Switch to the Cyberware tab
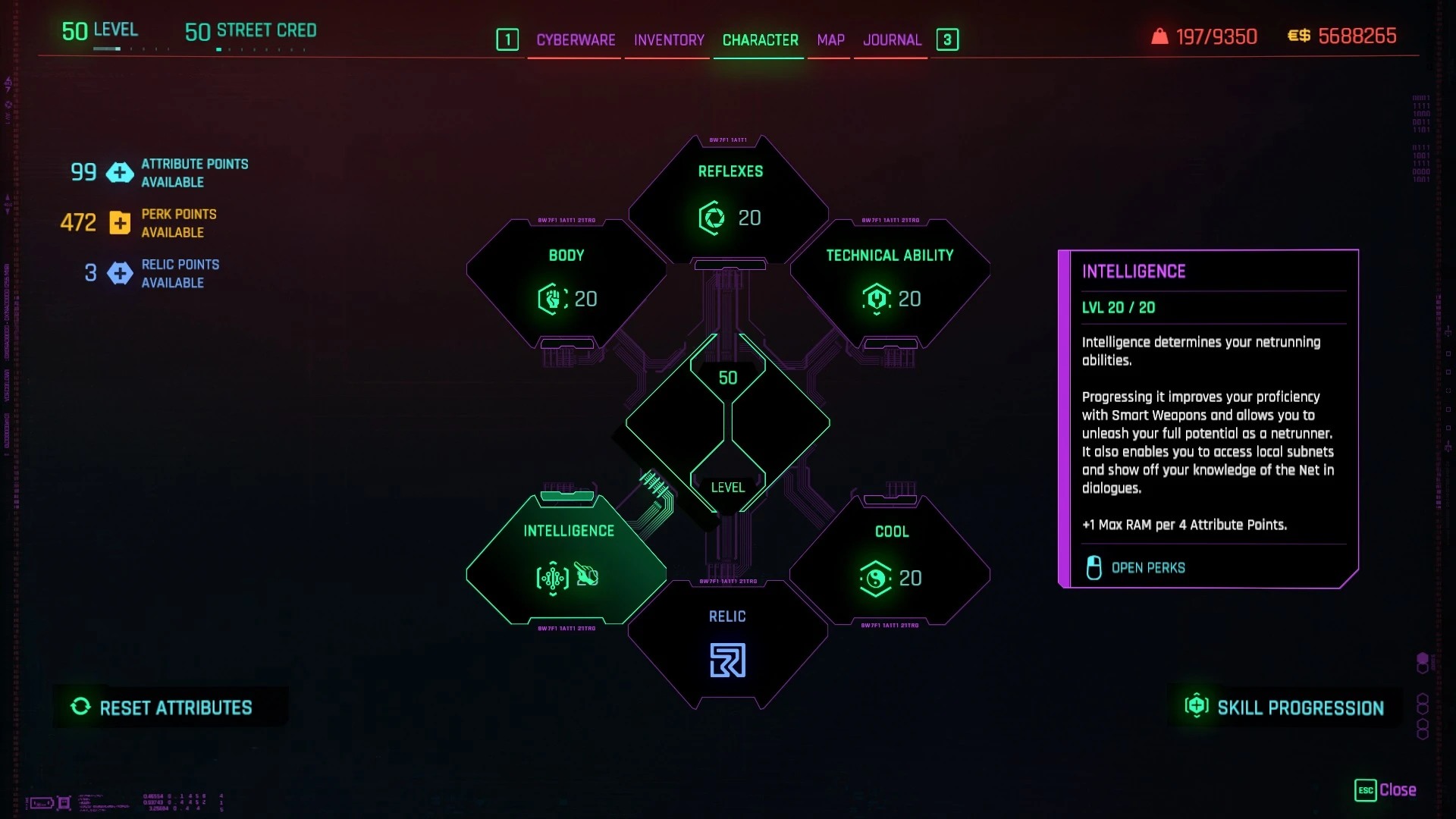 point(576,39)
